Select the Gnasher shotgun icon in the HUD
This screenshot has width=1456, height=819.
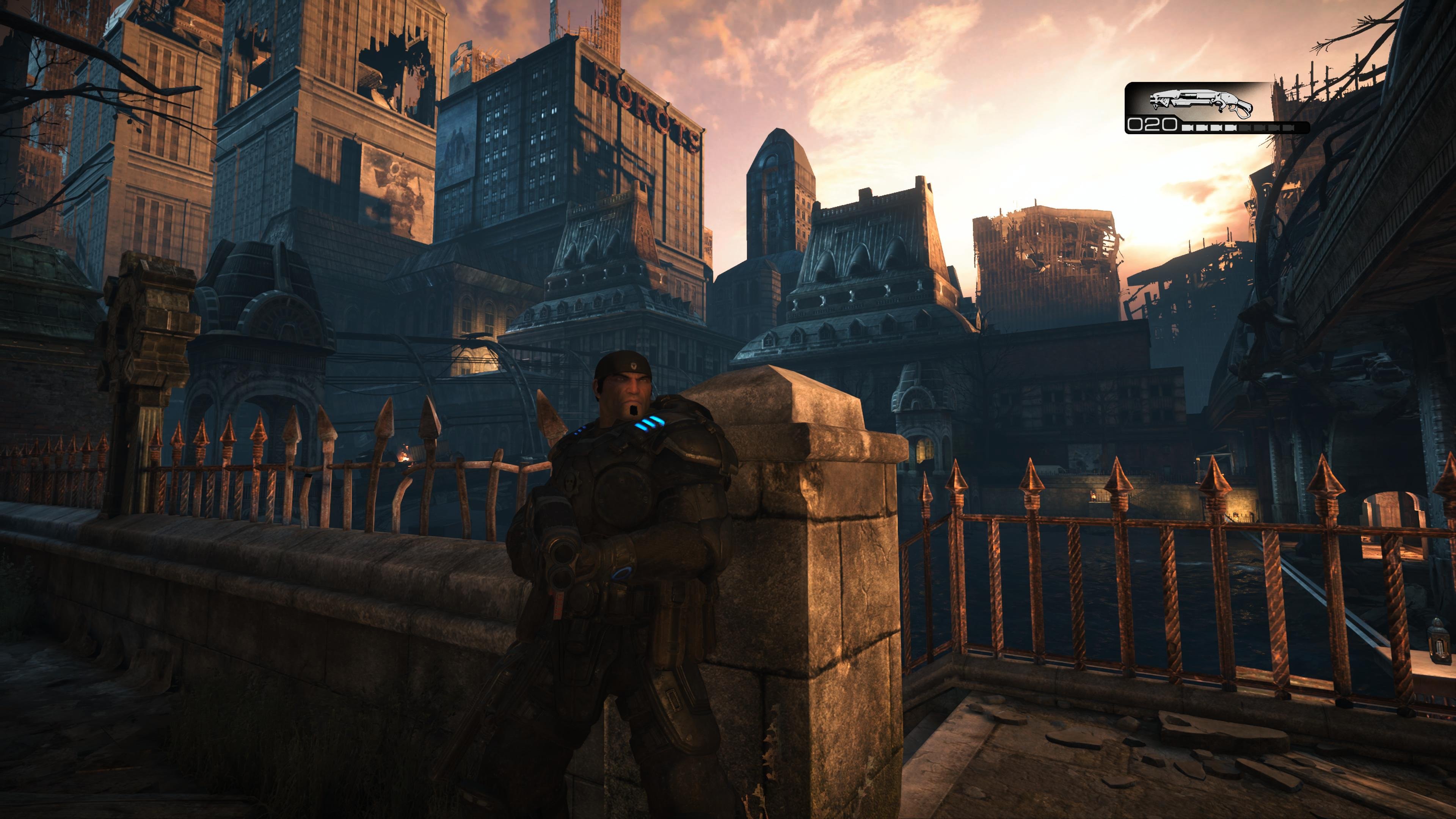coord(1201,102)
